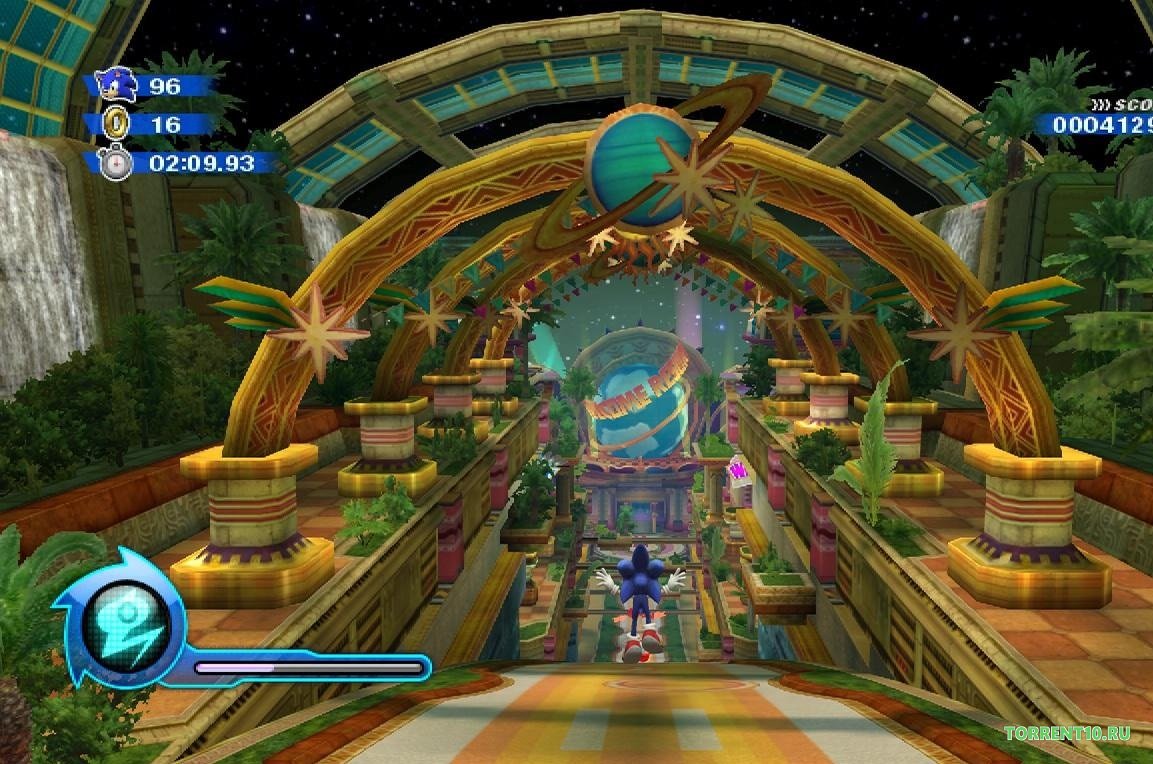This screenshot has height=764, width=1153.
Task: Click the stopwatch timer icon
Action: 116,162
